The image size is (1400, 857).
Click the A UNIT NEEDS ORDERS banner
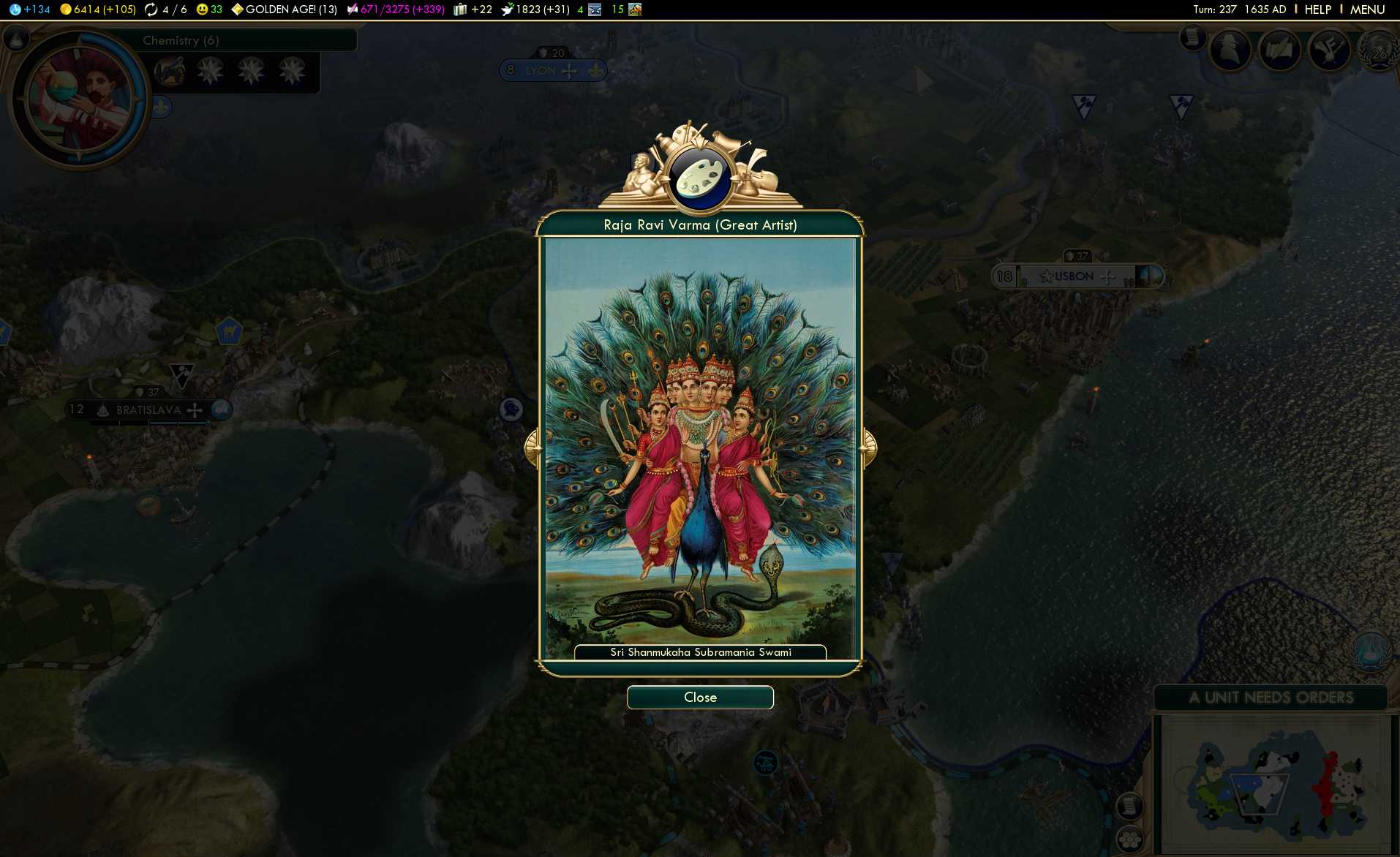point(1273,698)
